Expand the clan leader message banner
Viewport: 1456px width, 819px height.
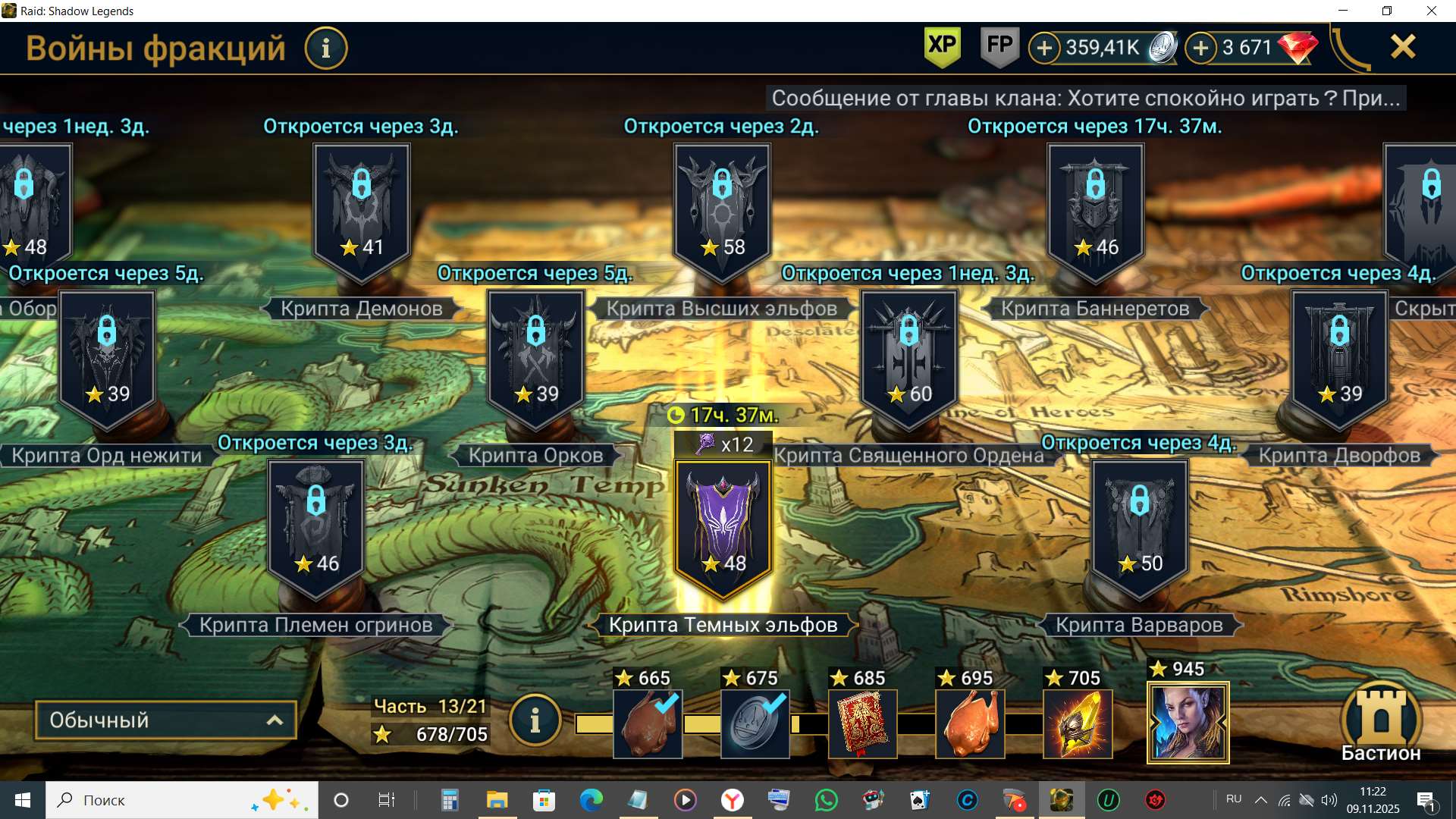point(1087,97)
